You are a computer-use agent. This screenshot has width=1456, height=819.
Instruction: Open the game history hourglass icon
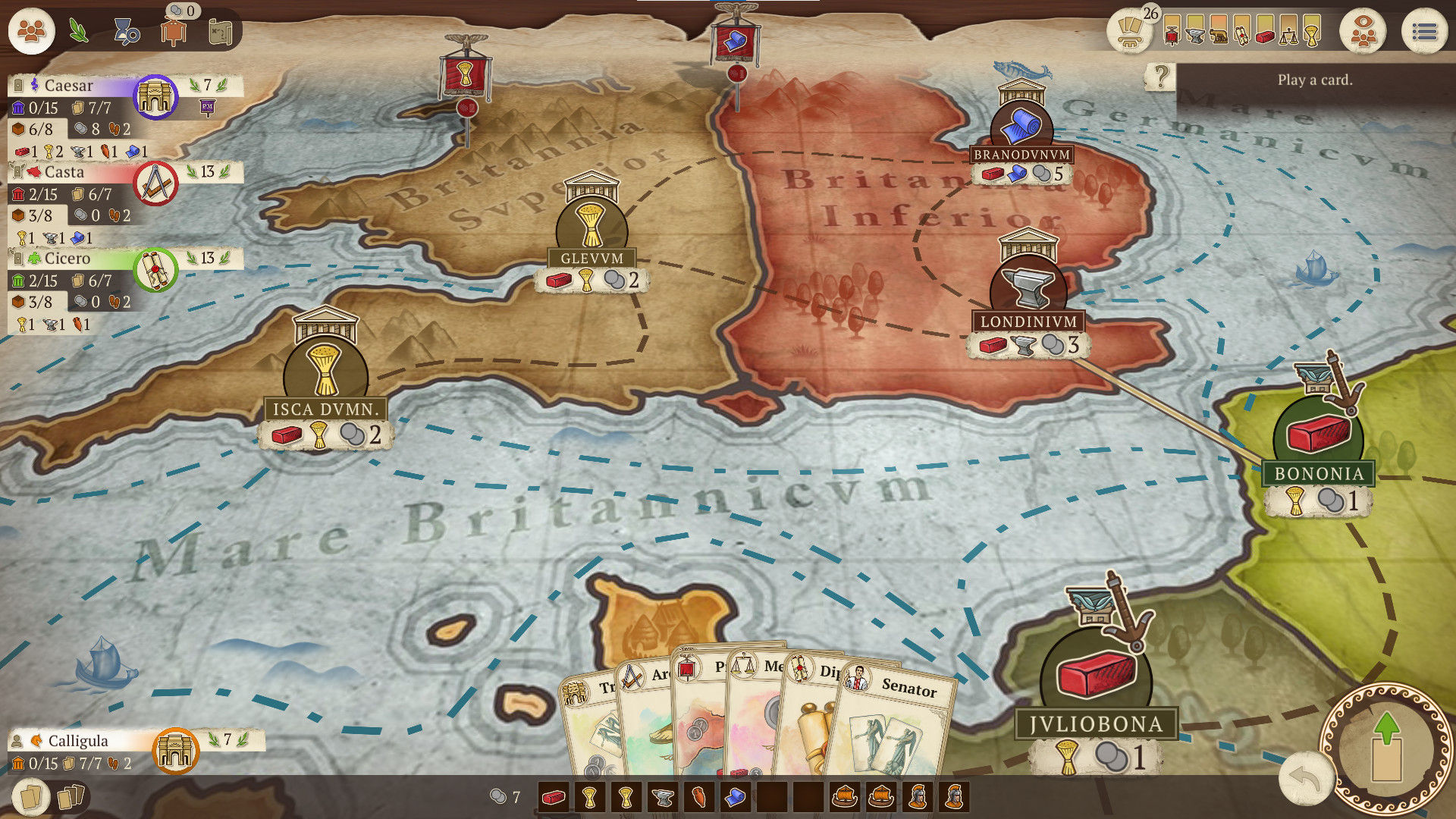coord(126,31)
